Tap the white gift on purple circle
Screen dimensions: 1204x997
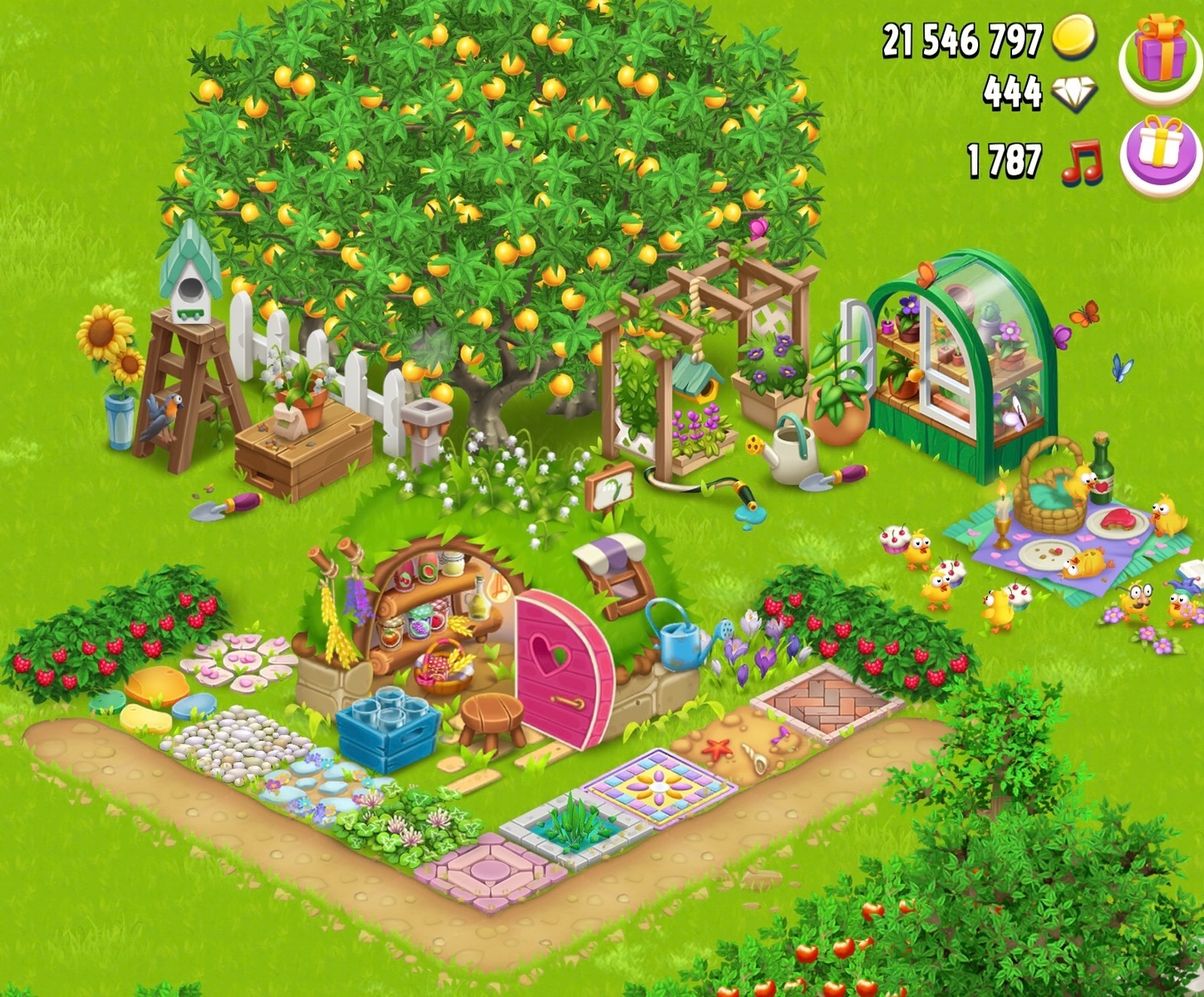click(1161, 152)
